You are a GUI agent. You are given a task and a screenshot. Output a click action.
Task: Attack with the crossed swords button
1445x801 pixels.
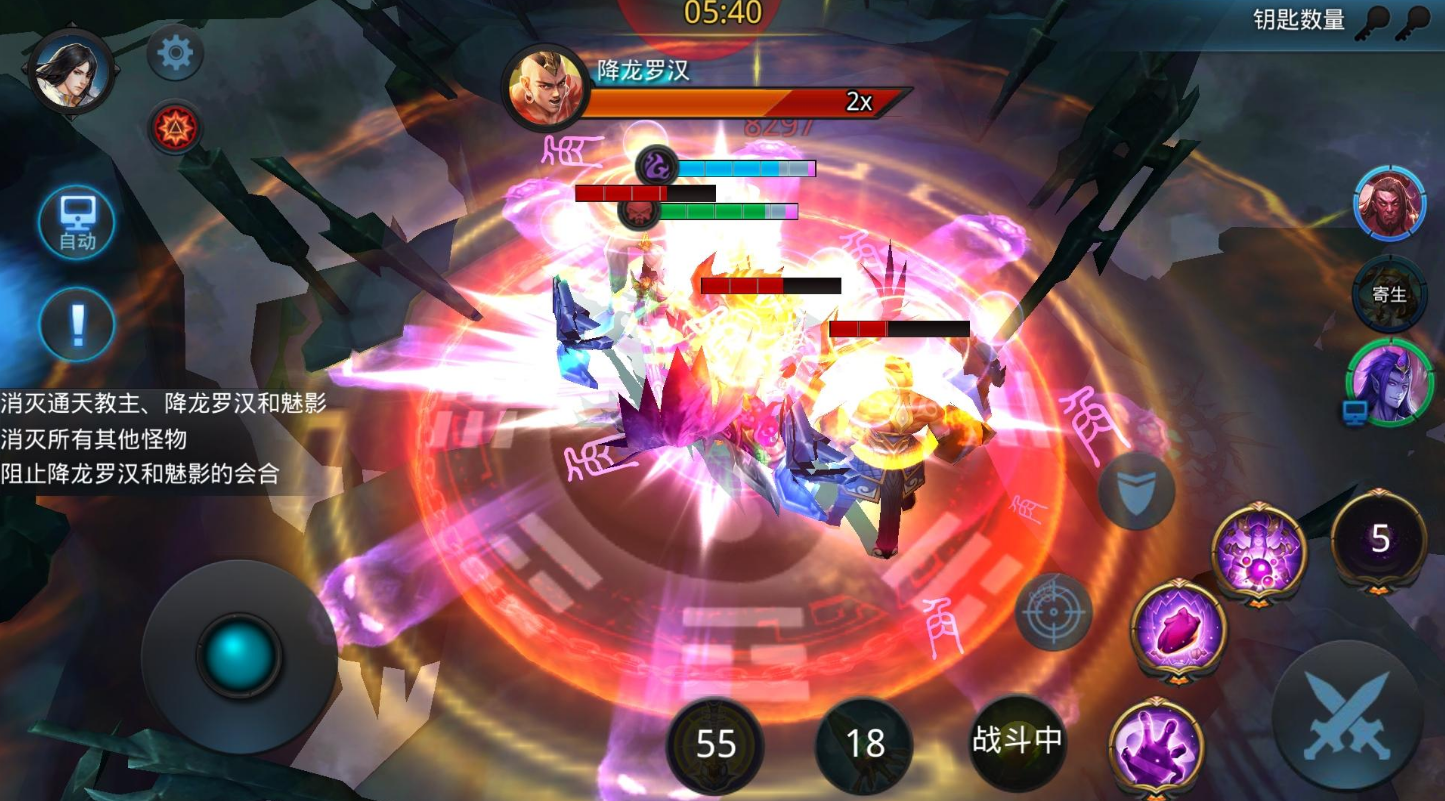coord(1347,715)
